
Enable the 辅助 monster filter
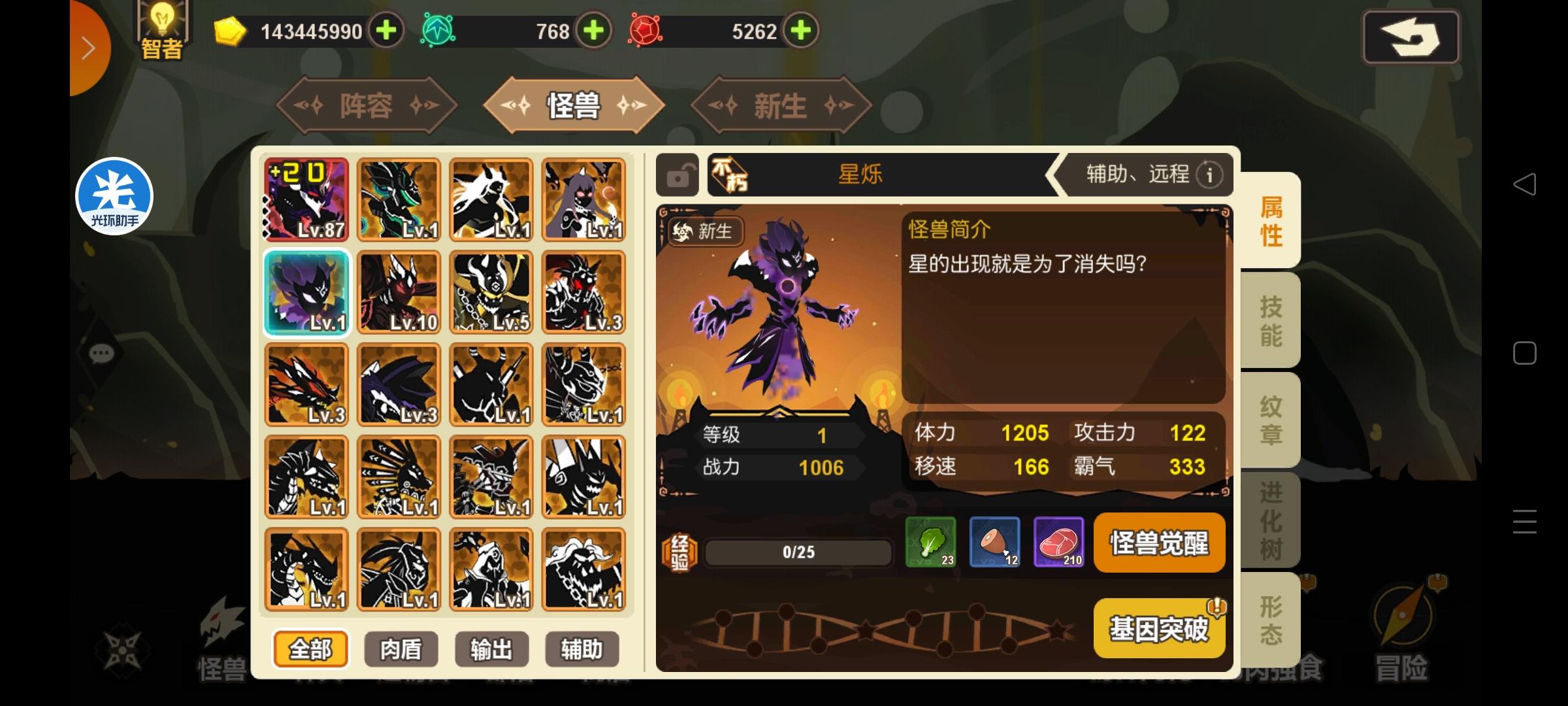(581, 649)
